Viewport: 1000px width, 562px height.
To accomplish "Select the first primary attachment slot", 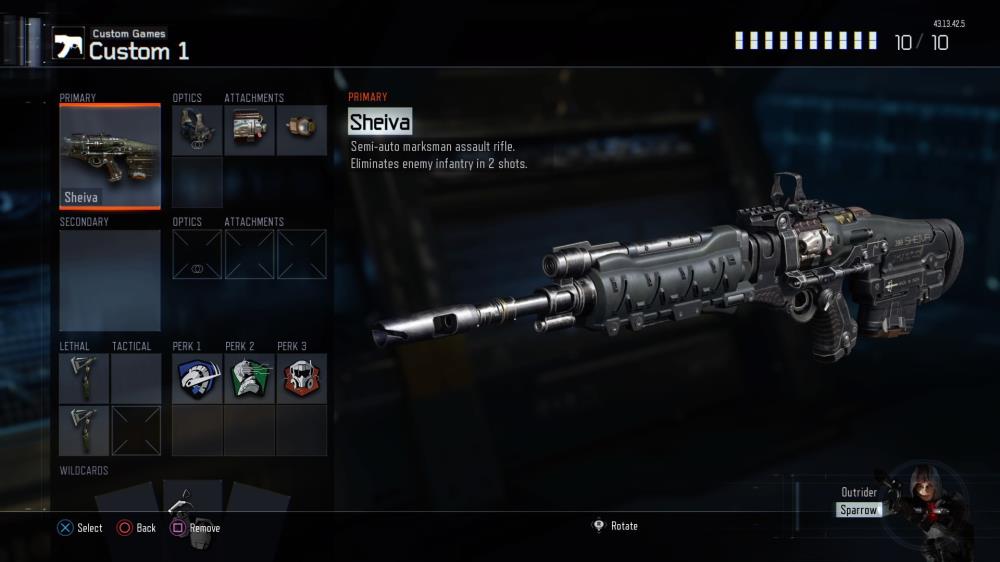I will (x=249, y=131).
